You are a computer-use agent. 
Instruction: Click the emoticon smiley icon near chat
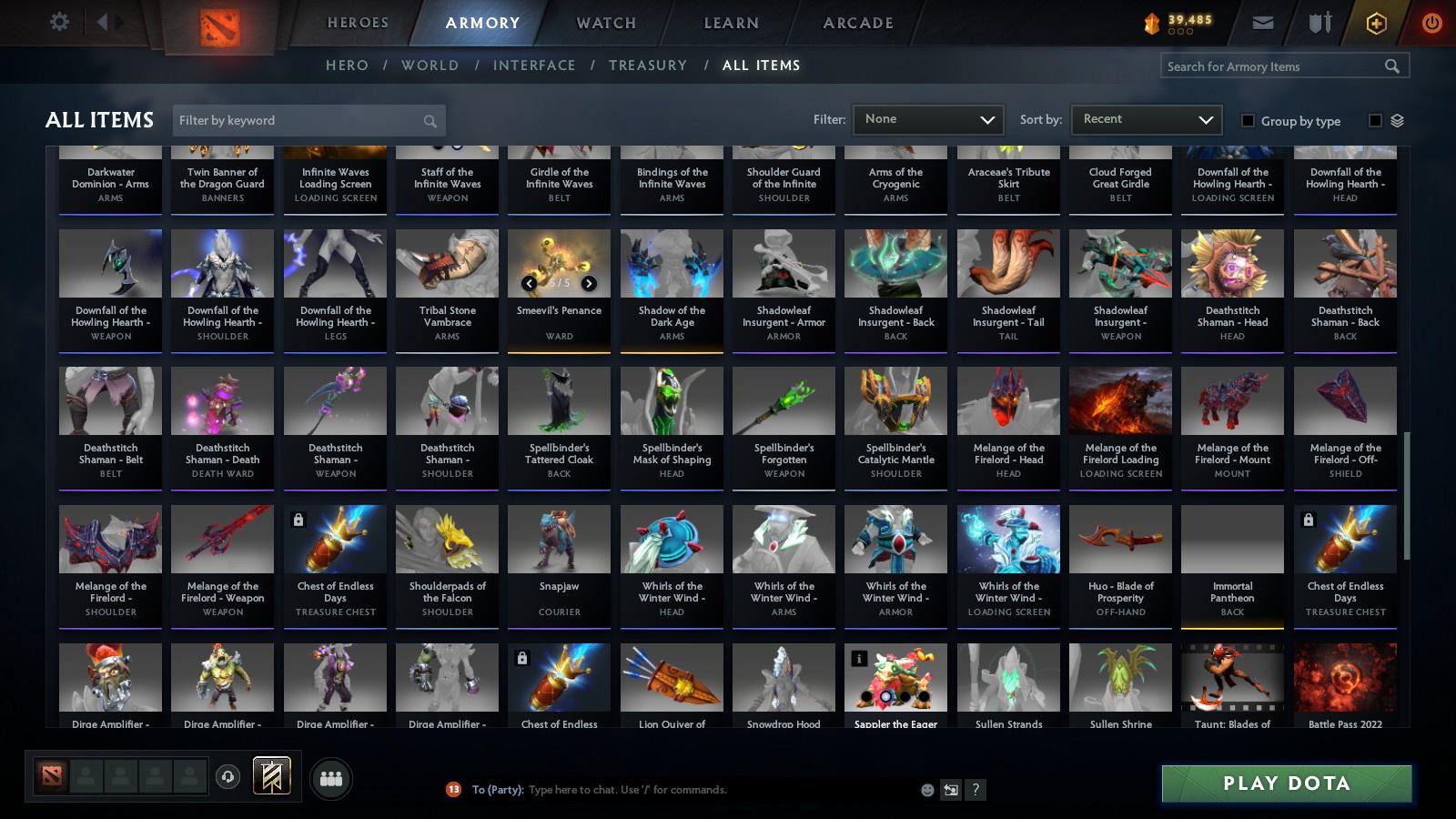click(x=925, y=790)
